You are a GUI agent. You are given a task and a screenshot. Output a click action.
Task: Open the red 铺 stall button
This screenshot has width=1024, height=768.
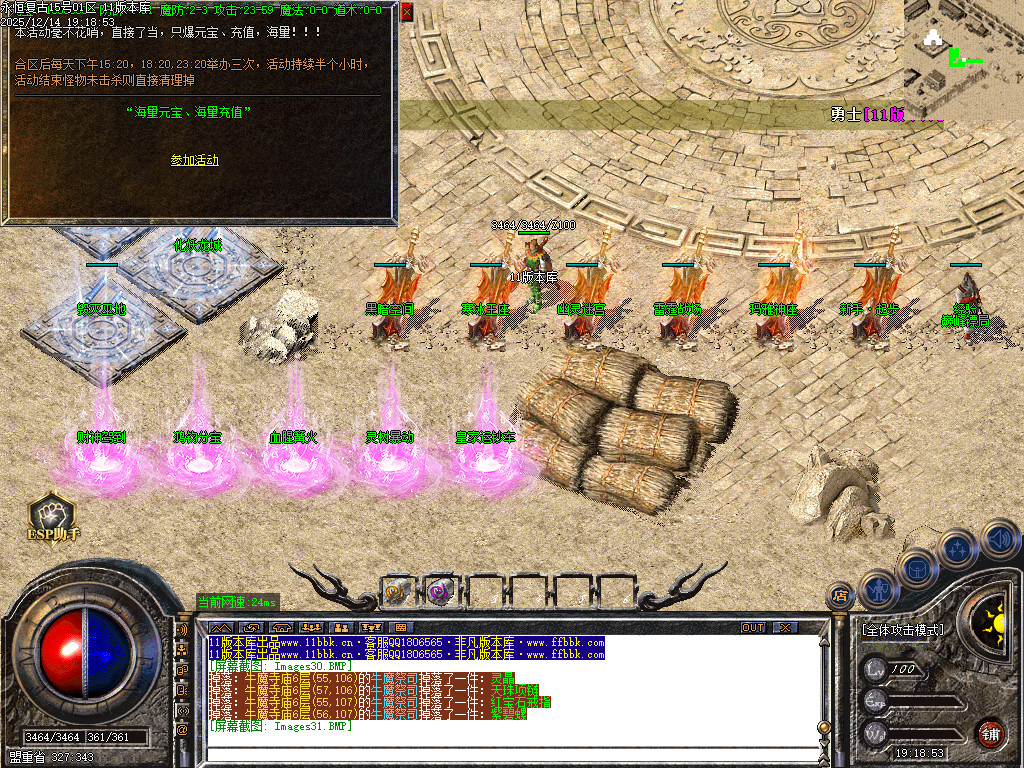tap(990, 732)
